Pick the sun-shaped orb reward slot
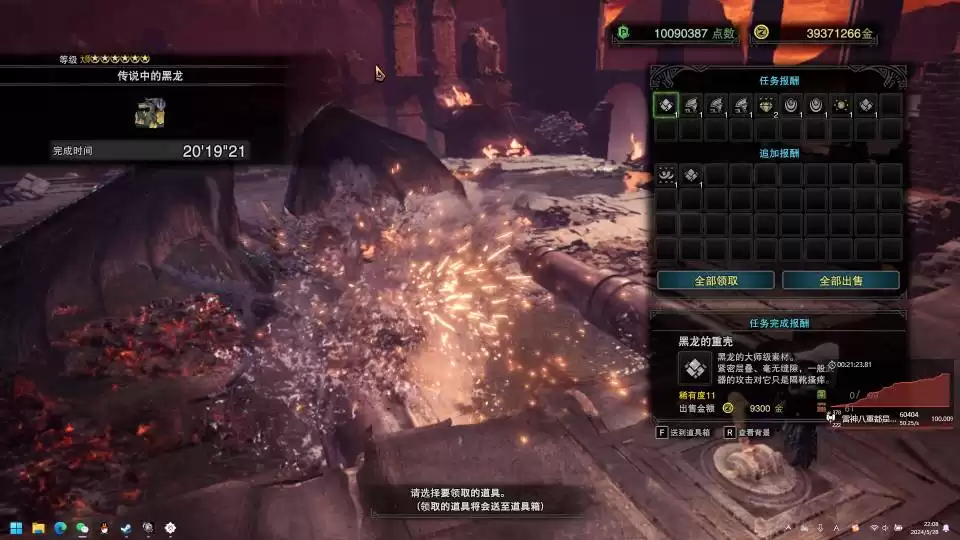Viewport: 960px width, 540px height. pyautogui.click(x=841, y=105)
